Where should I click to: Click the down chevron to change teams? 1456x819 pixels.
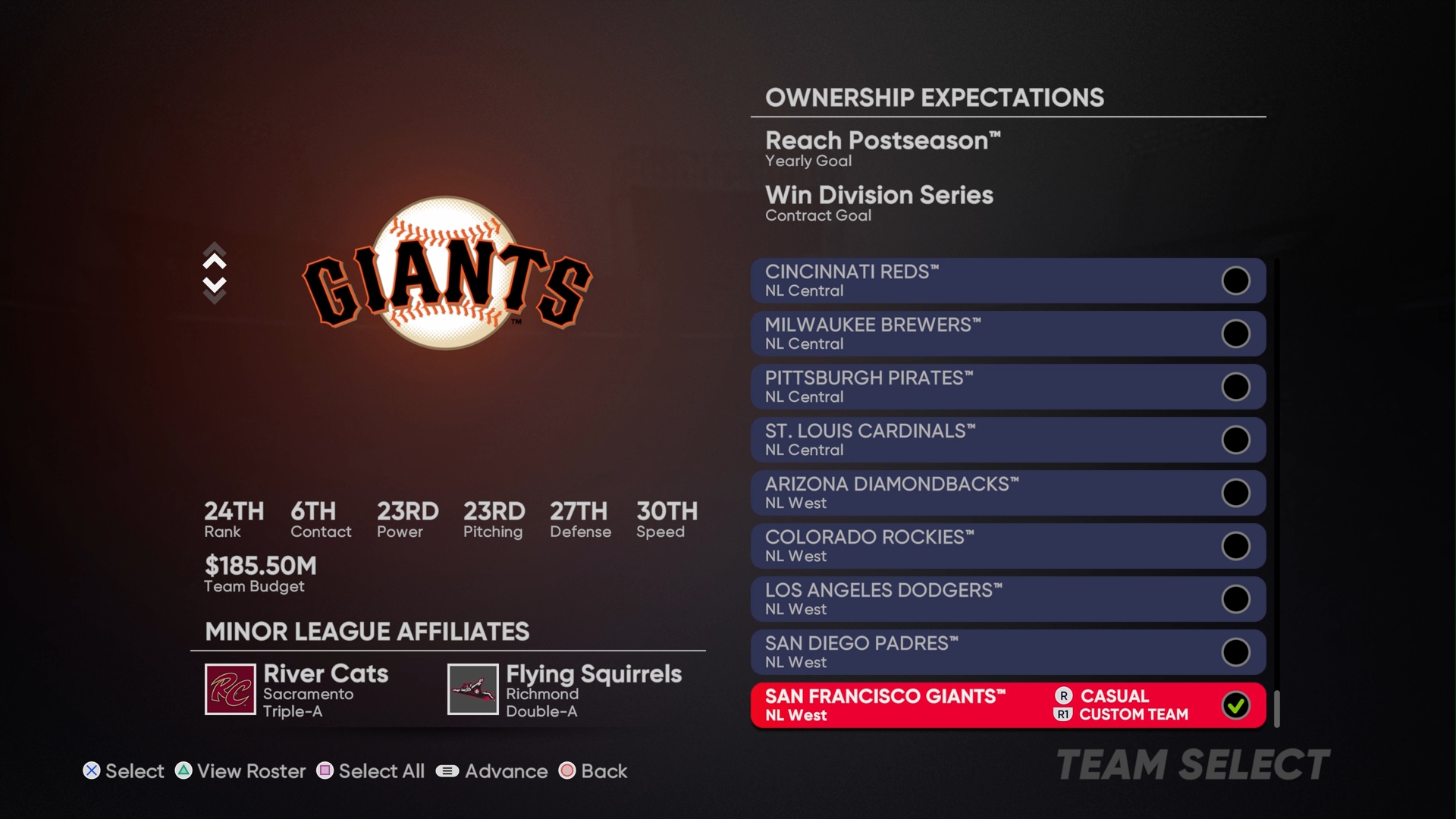pyautogui.click(x=215, y=285)
